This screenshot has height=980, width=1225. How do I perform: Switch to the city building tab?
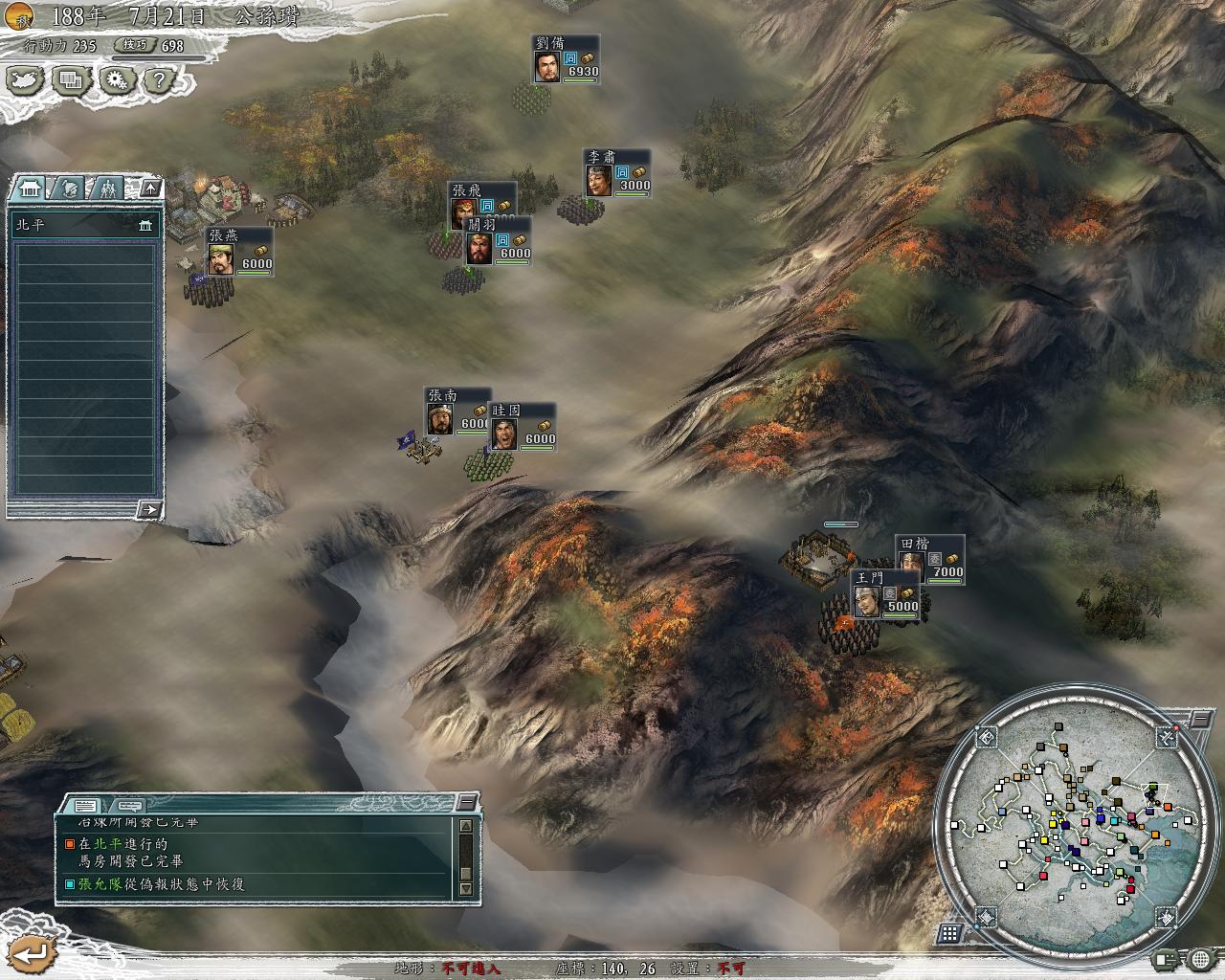tap(28, 189)
